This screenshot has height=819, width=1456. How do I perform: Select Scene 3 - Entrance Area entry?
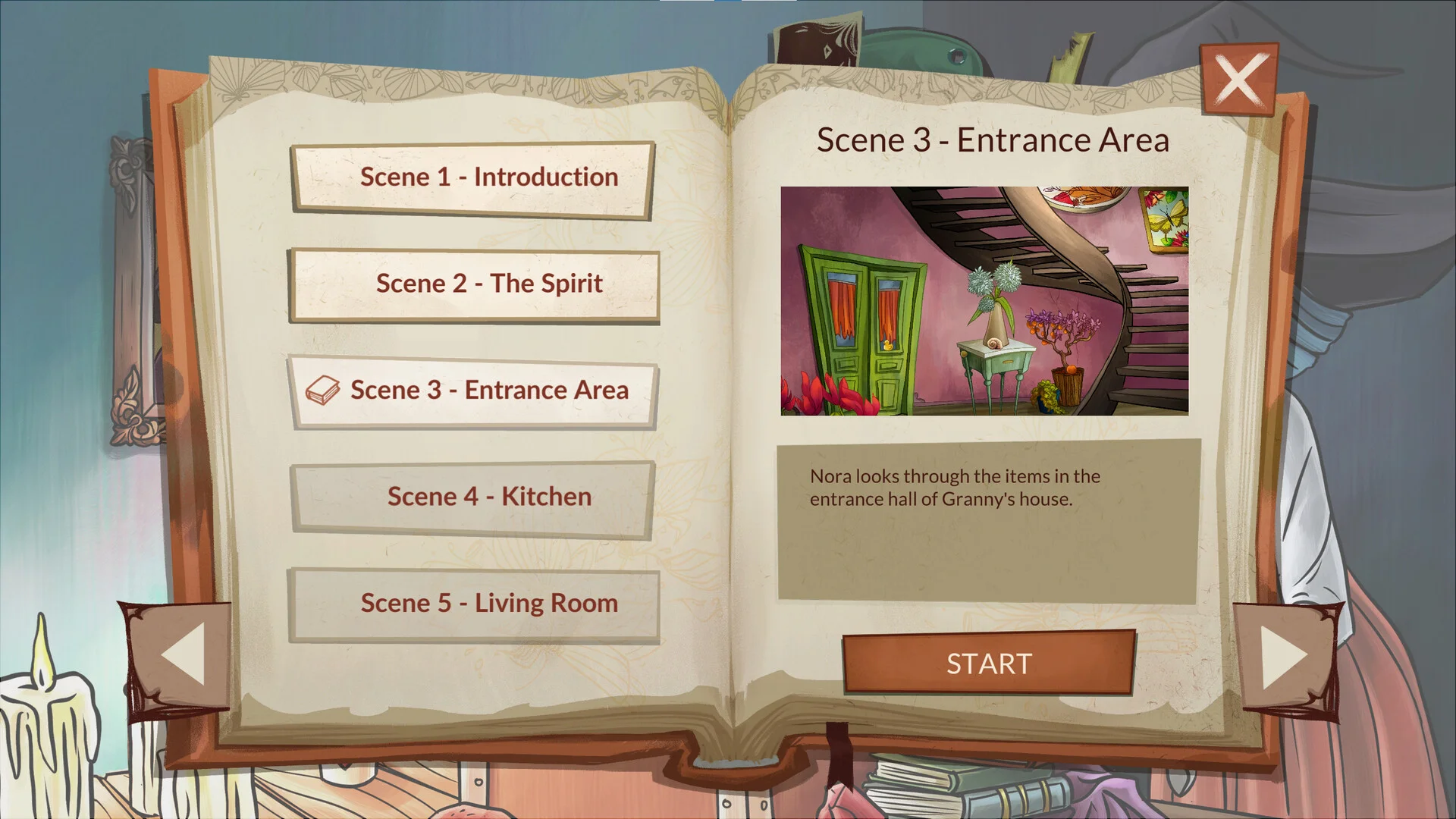[x=472, y=391]
